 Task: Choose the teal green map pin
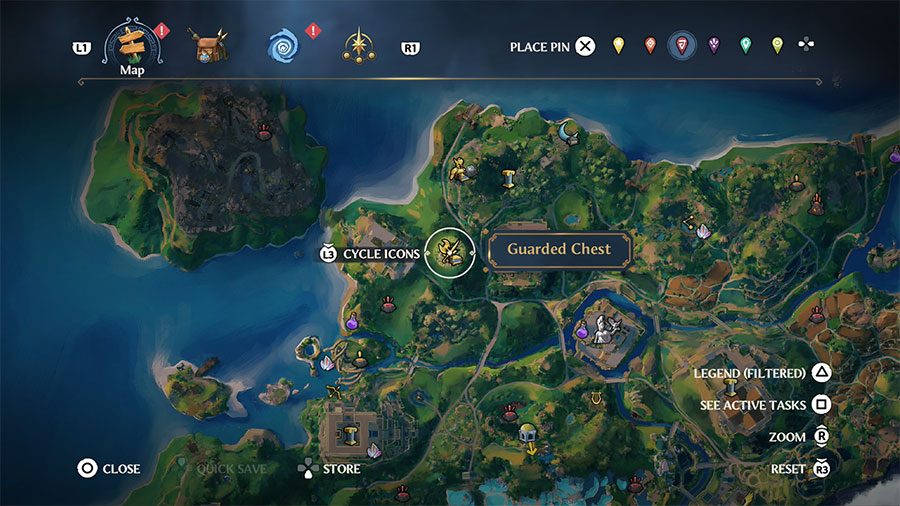pos(745,46)
